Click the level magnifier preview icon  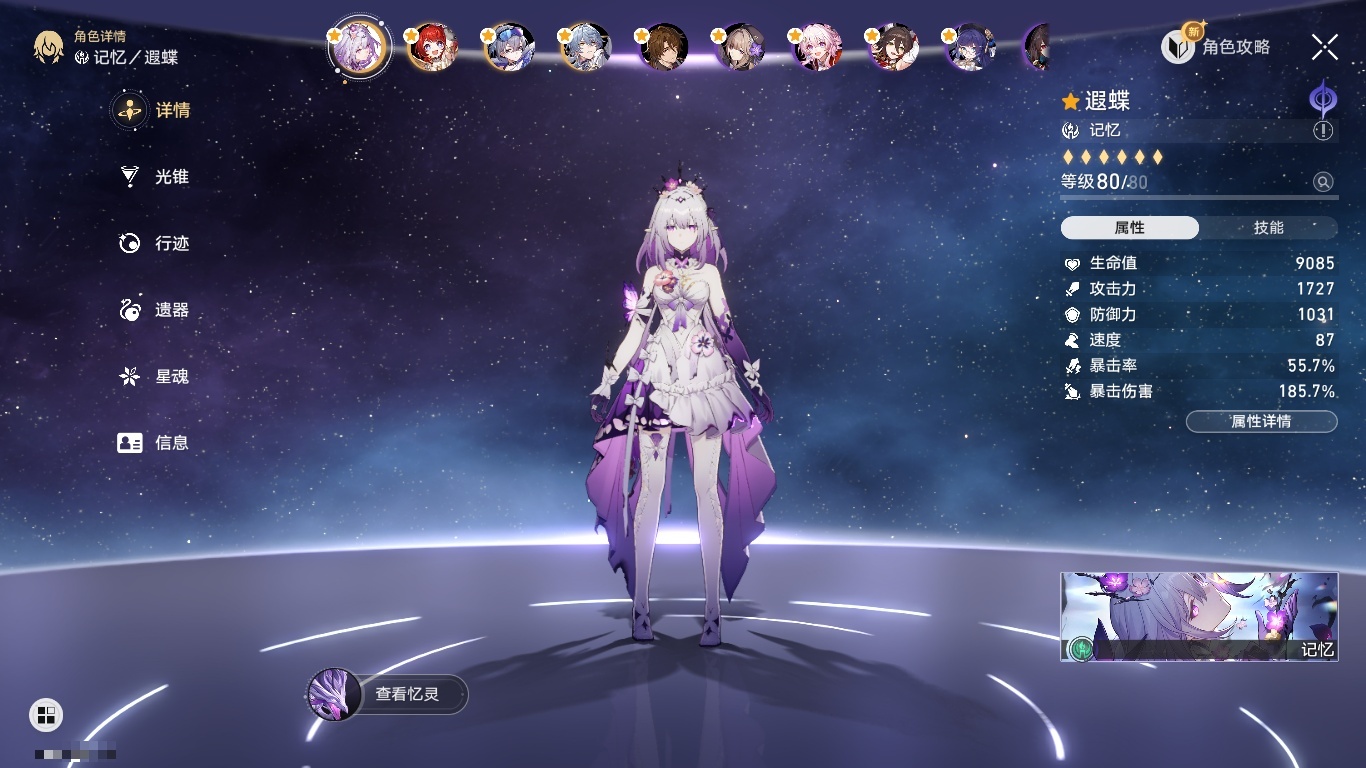tap(1323, 182)
